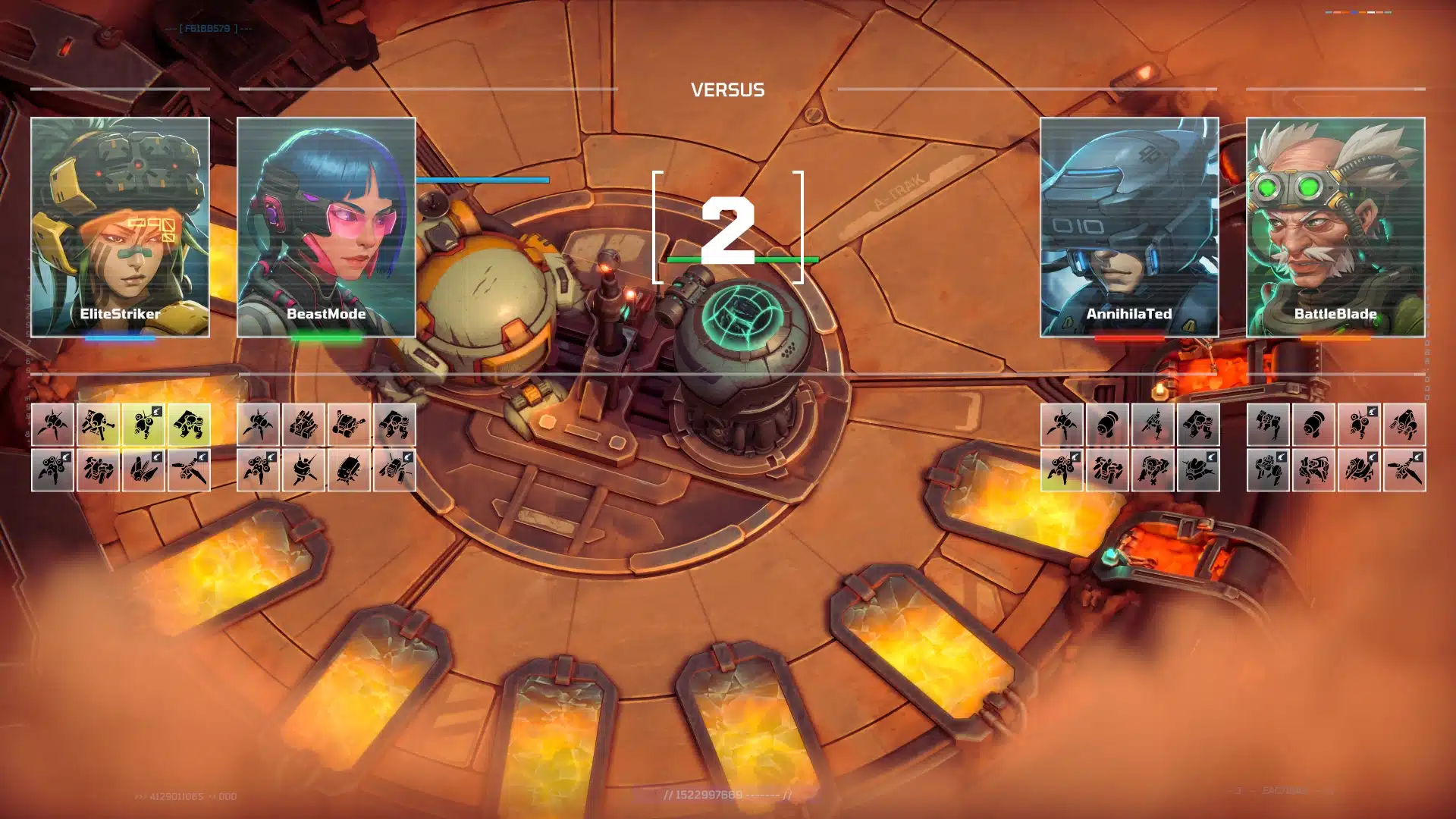Select the crab walker bot icon under BattleBlade
1456x819 pixels.
[x=1268, y=425]
